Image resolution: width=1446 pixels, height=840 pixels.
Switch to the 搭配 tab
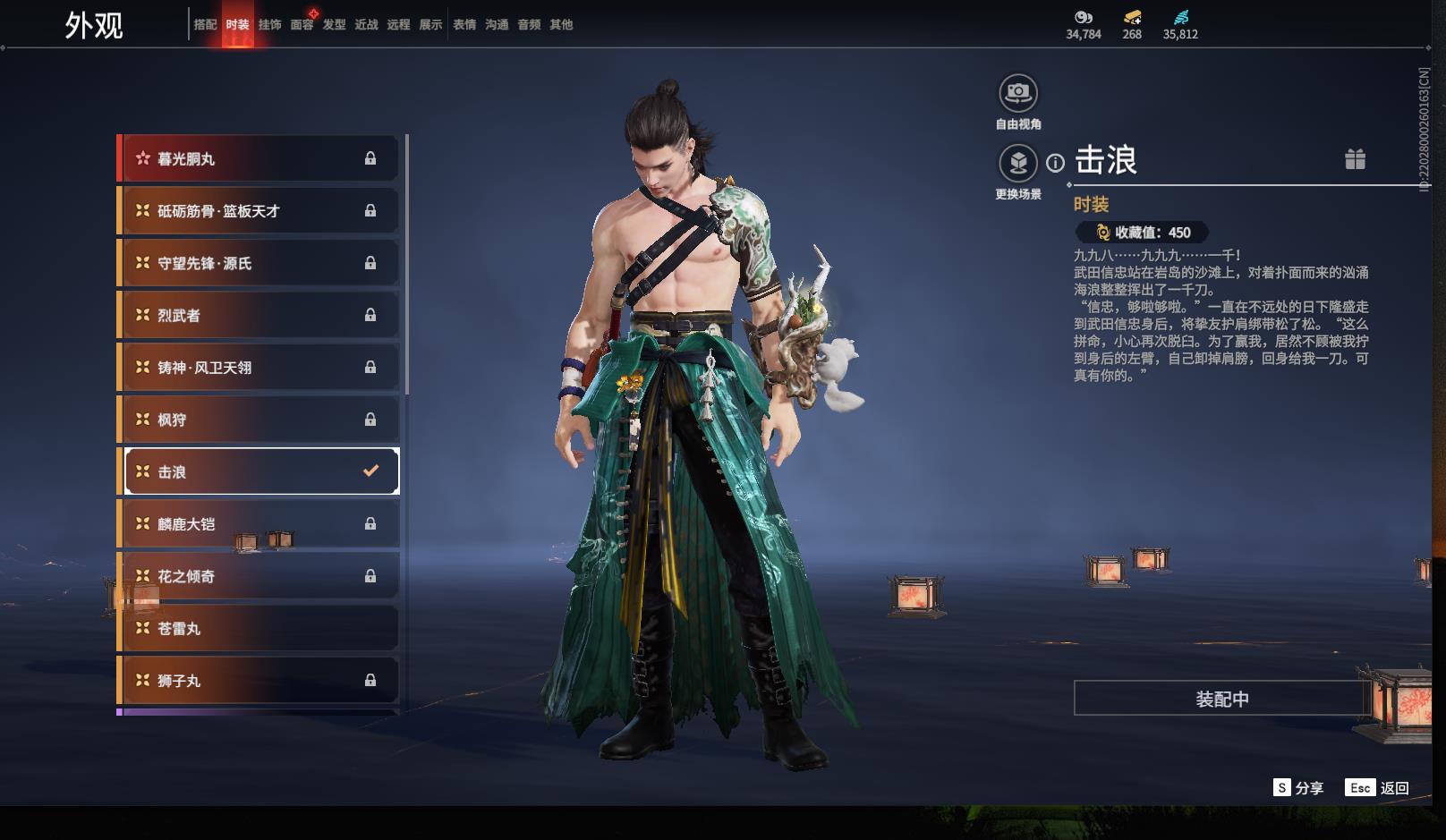(205, 25)
